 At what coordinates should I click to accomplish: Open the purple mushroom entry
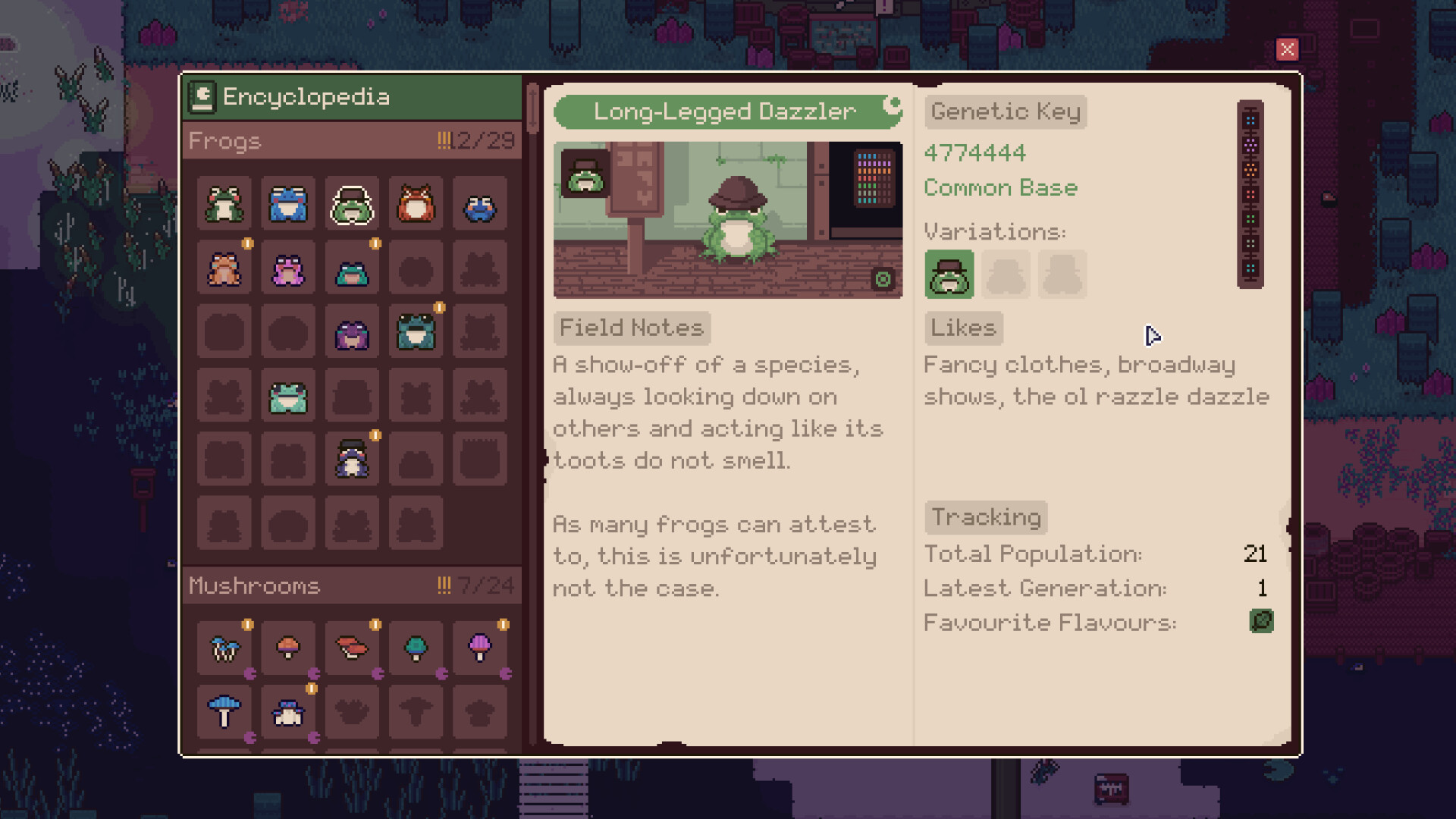479,648
